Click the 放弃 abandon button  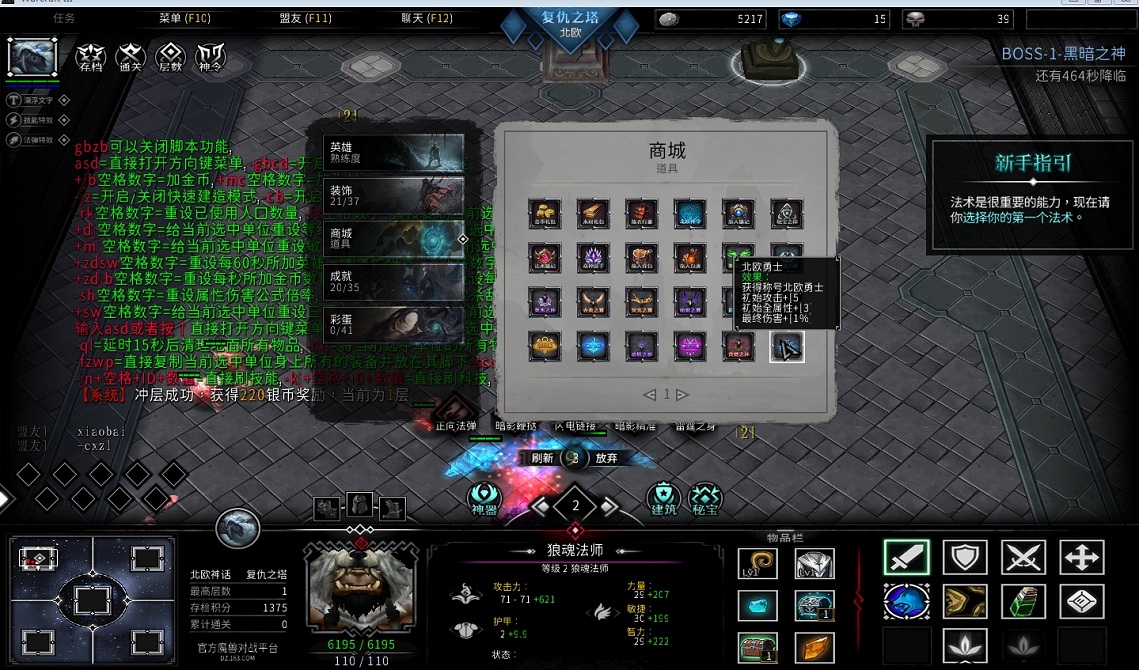click(606, 458)
